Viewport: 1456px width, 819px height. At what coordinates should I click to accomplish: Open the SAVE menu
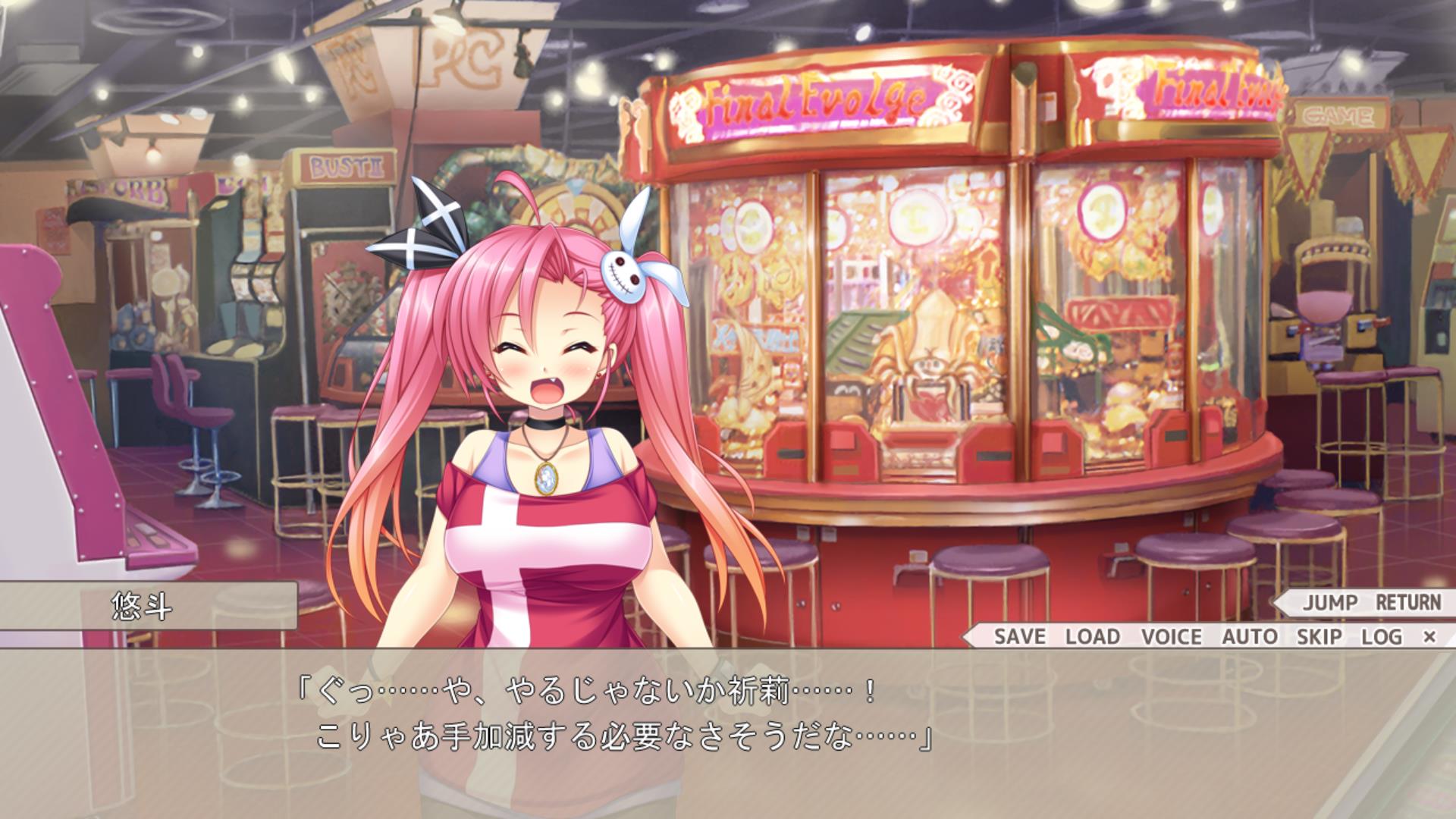[x=1019, y=636]
